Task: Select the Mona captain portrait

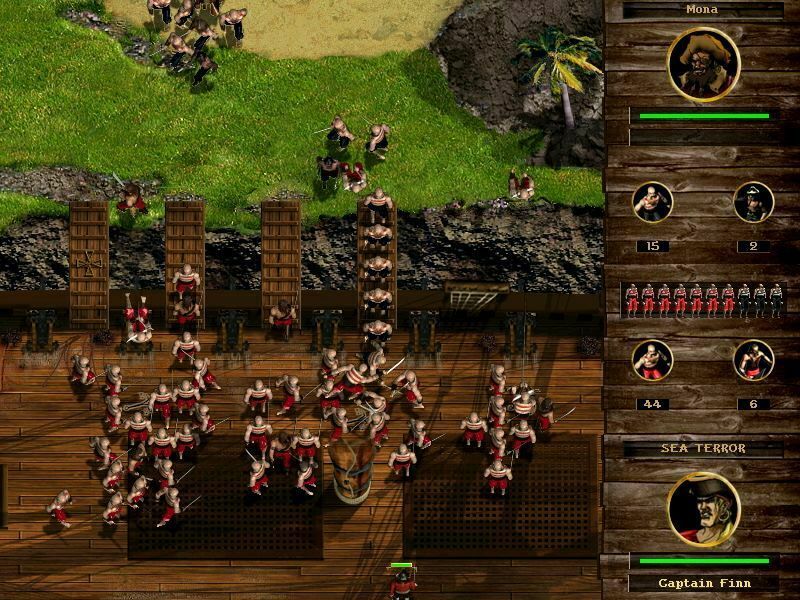Action: click(x=703, y=63)
